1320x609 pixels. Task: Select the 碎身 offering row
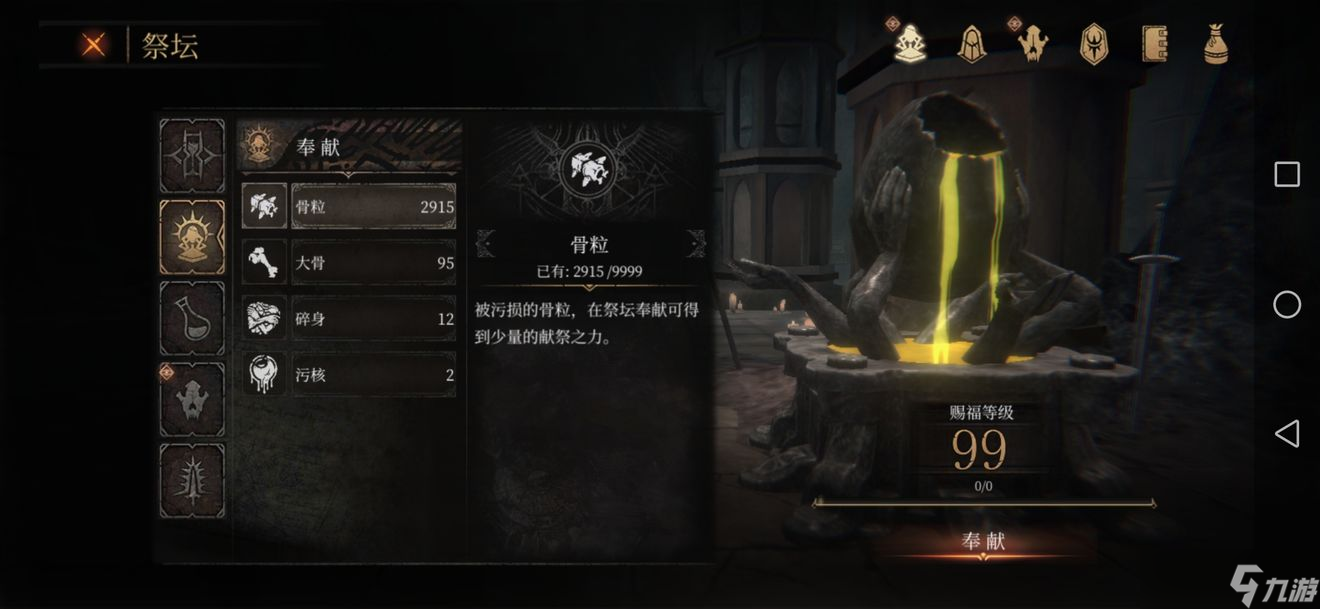coord(372,319)
